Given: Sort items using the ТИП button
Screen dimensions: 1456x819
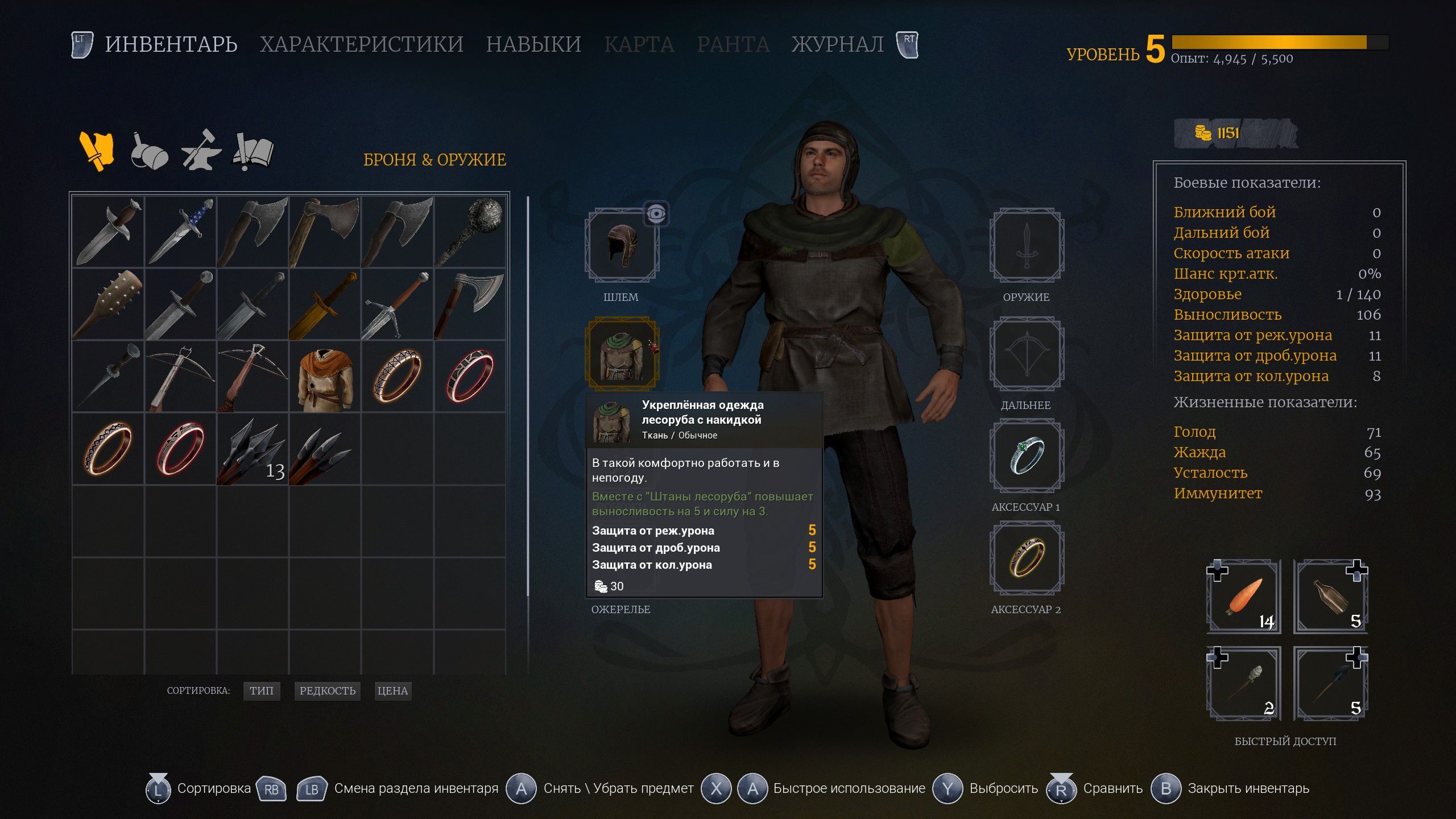Looking at the screenshot, I should [x=262, y=691].
